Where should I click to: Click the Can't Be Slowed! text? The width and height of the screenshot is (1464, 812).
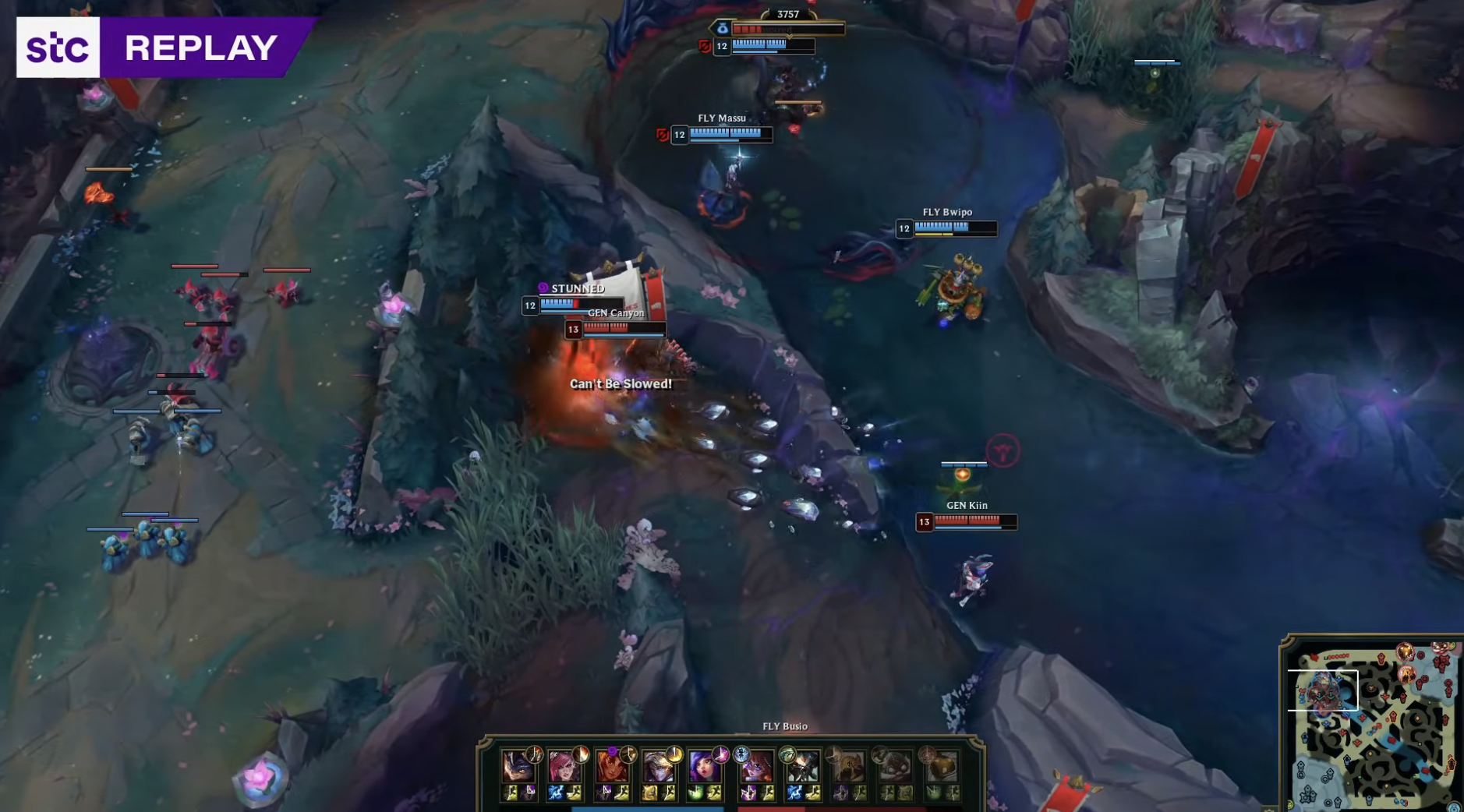click(621, 384)
